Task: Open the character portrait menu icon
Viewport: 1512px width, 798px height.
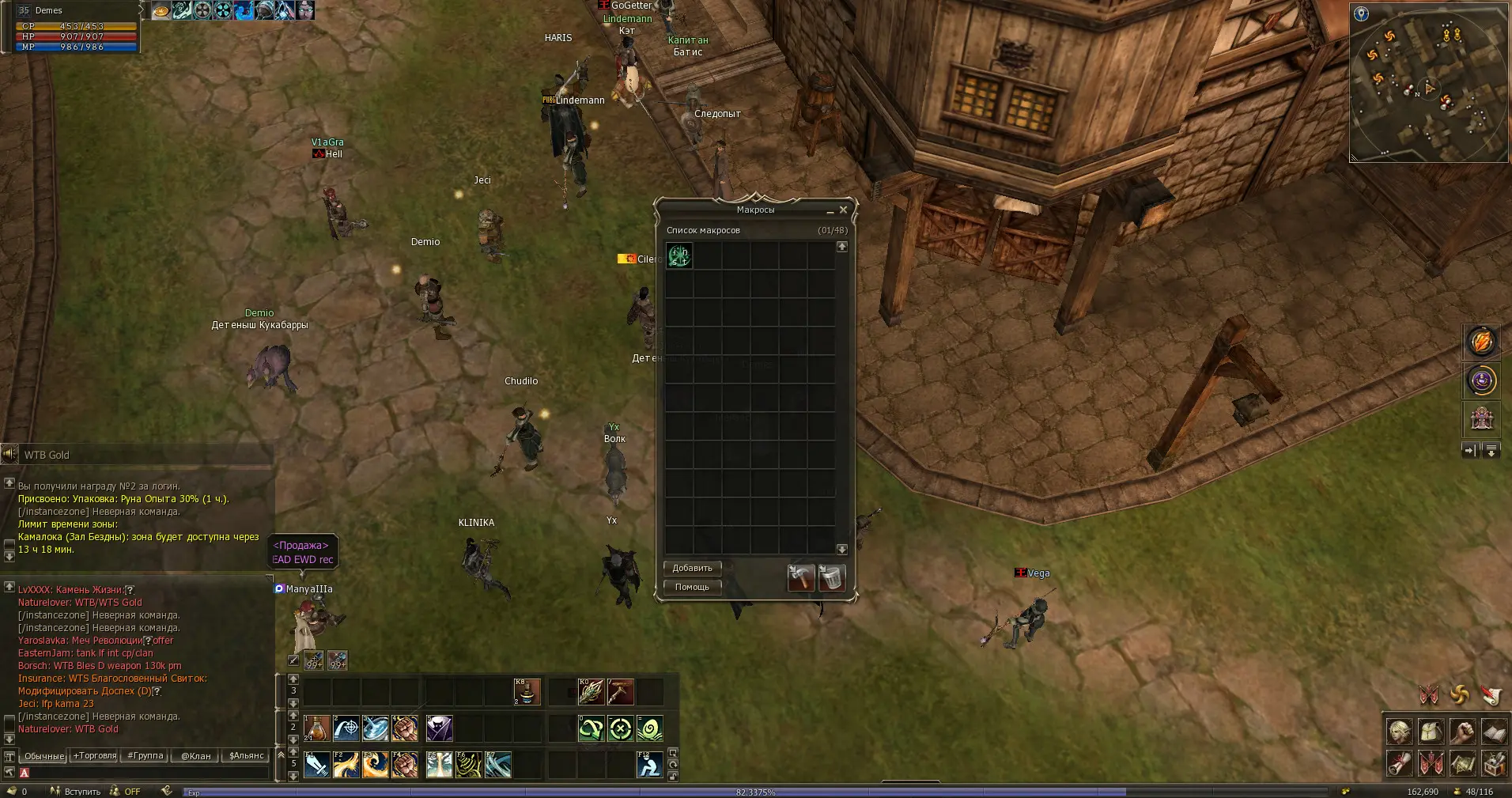Action: tap(1400, 732)
